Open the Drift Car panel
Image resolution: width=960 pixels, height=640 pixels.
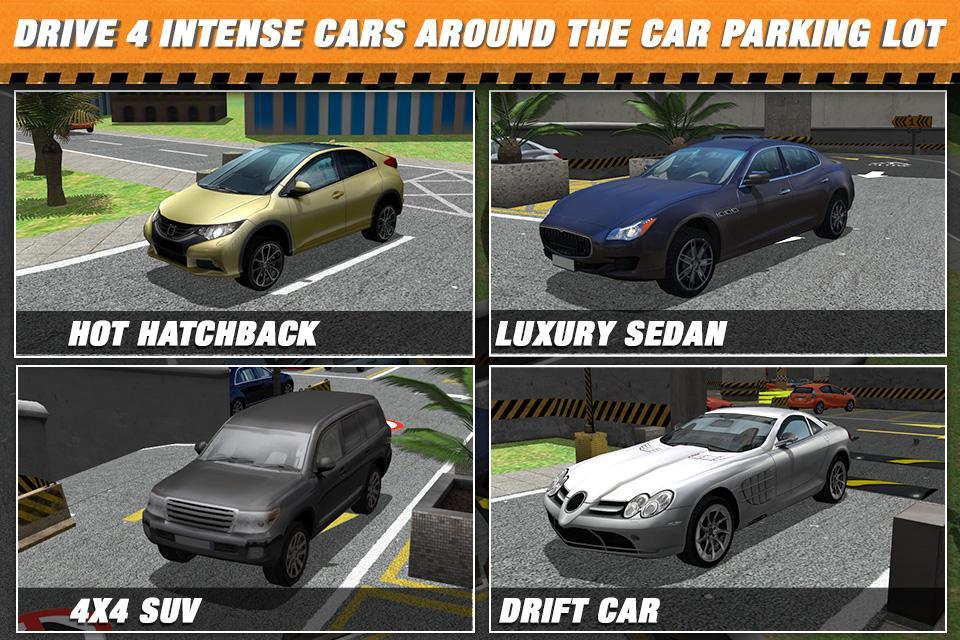click(x=717, y=498)
